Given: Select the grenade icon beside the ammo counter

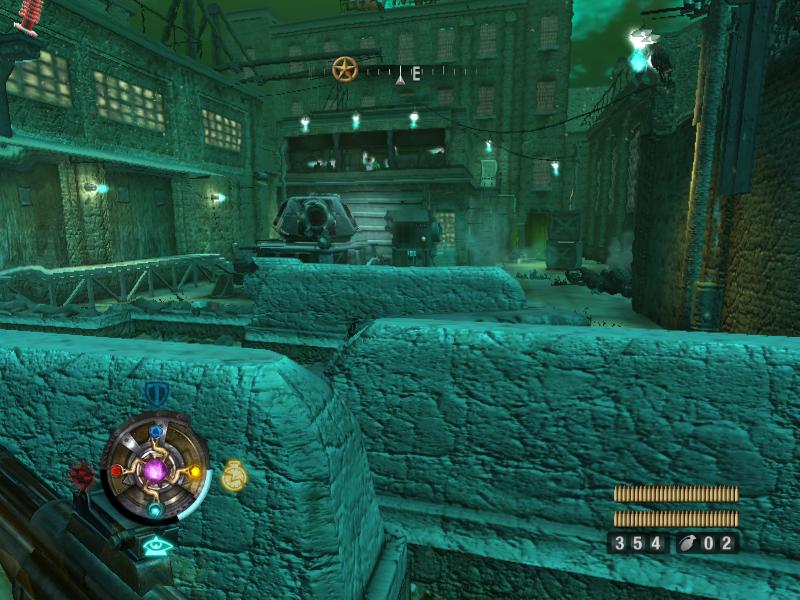Looking at the screenshot, I should click(691, 543).
